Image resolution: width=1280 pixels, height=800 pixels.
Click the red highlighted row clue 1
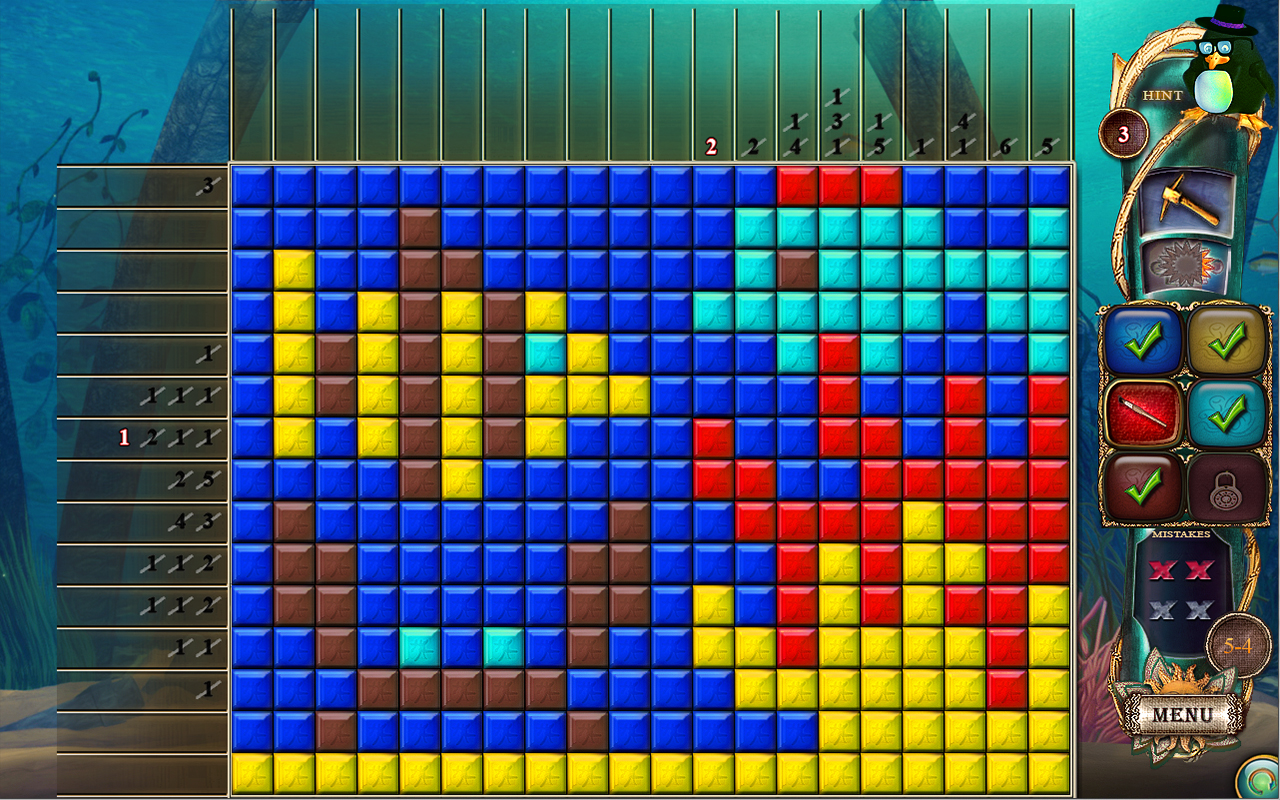click(x=126, y=437)
